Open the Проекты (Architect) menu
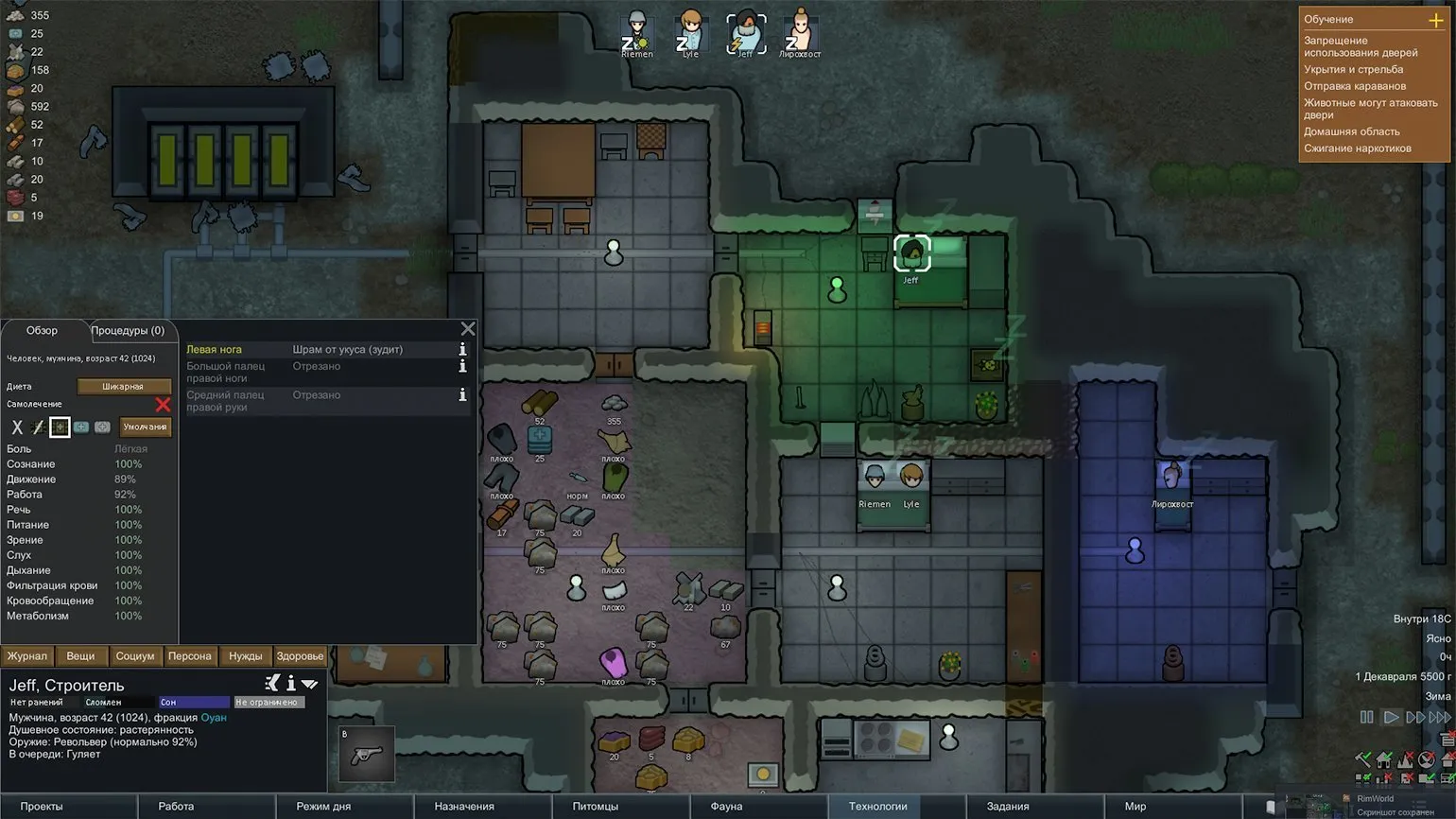Image resolution: width=1456 pixels, height=819 pixels. click(x=42, y=807)
